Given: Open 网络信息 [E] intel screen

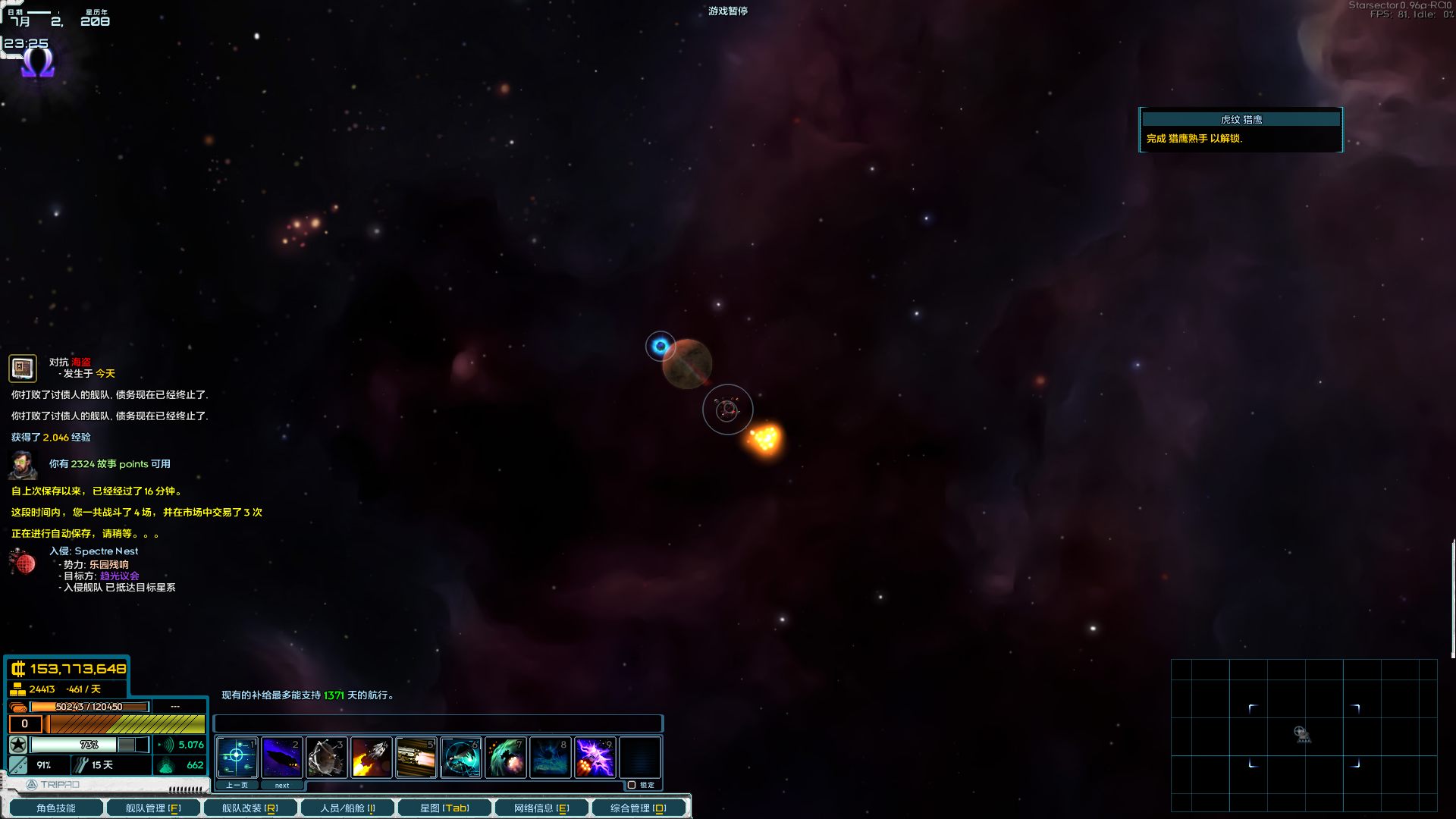Looking at the screenshot, I should 540,808.
